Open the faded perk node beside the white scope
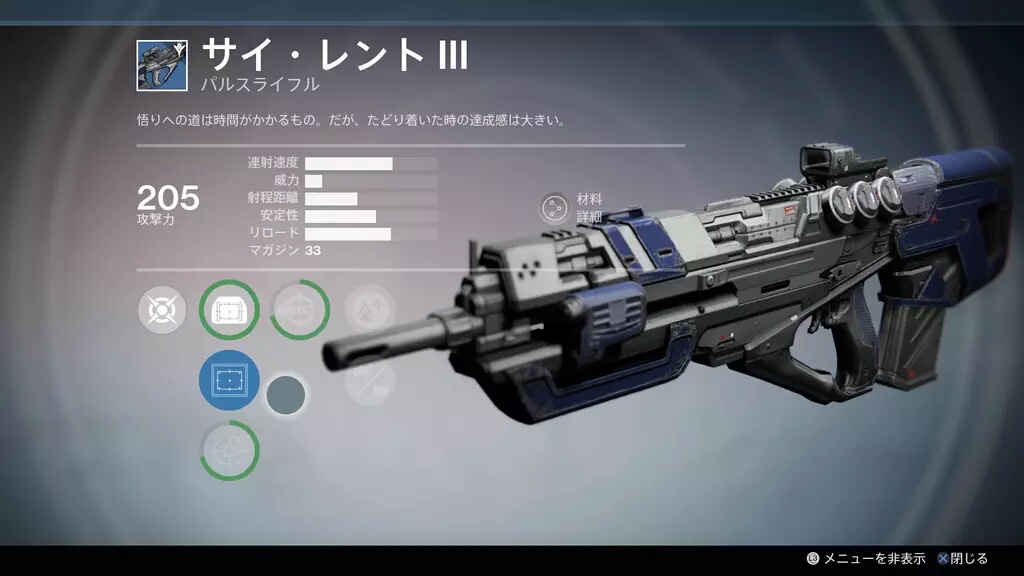The width and height of the screenshot is (1024, 576). 300,310
